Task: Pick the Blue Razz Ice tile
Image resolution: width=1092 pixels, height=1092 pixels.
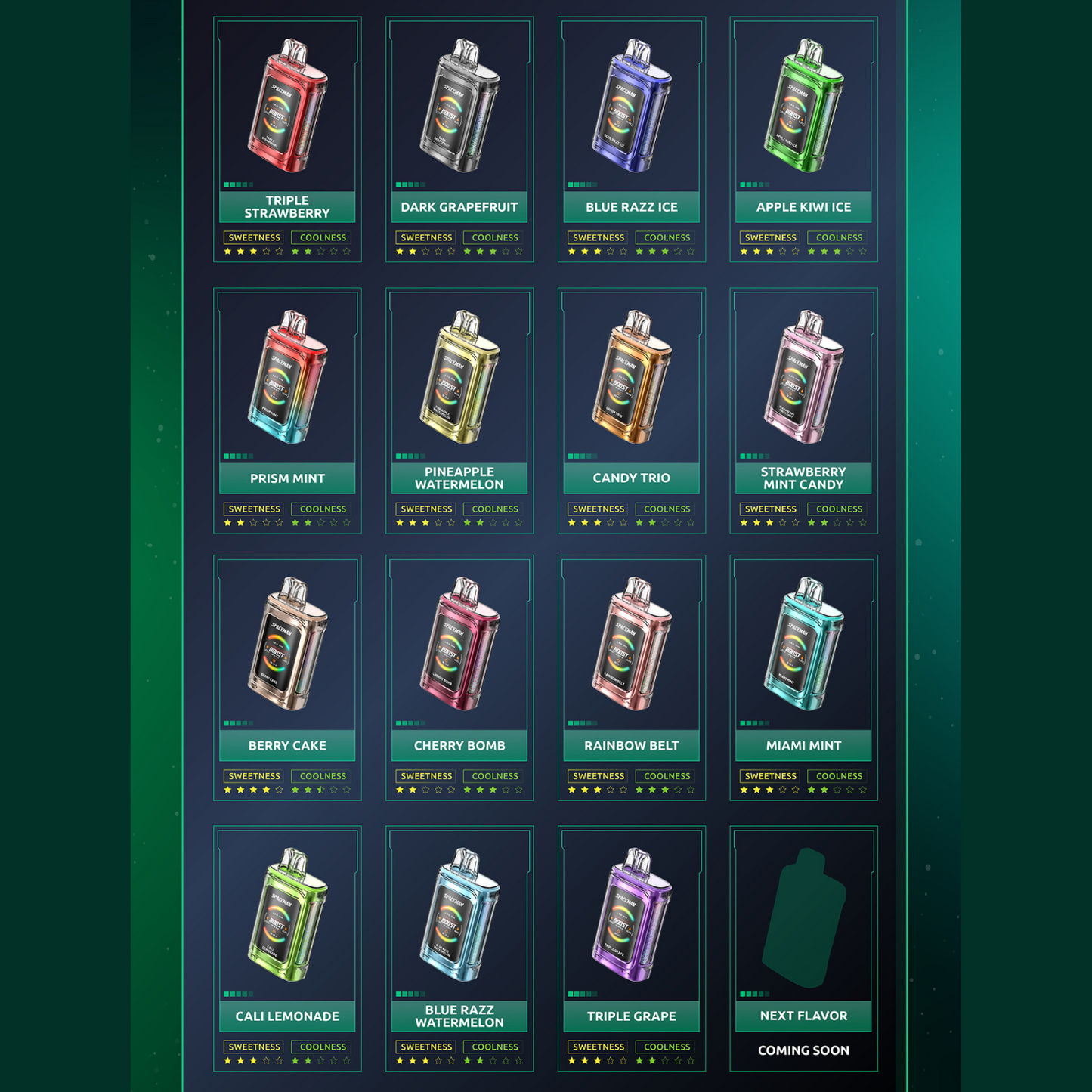Action: [632, 140]
